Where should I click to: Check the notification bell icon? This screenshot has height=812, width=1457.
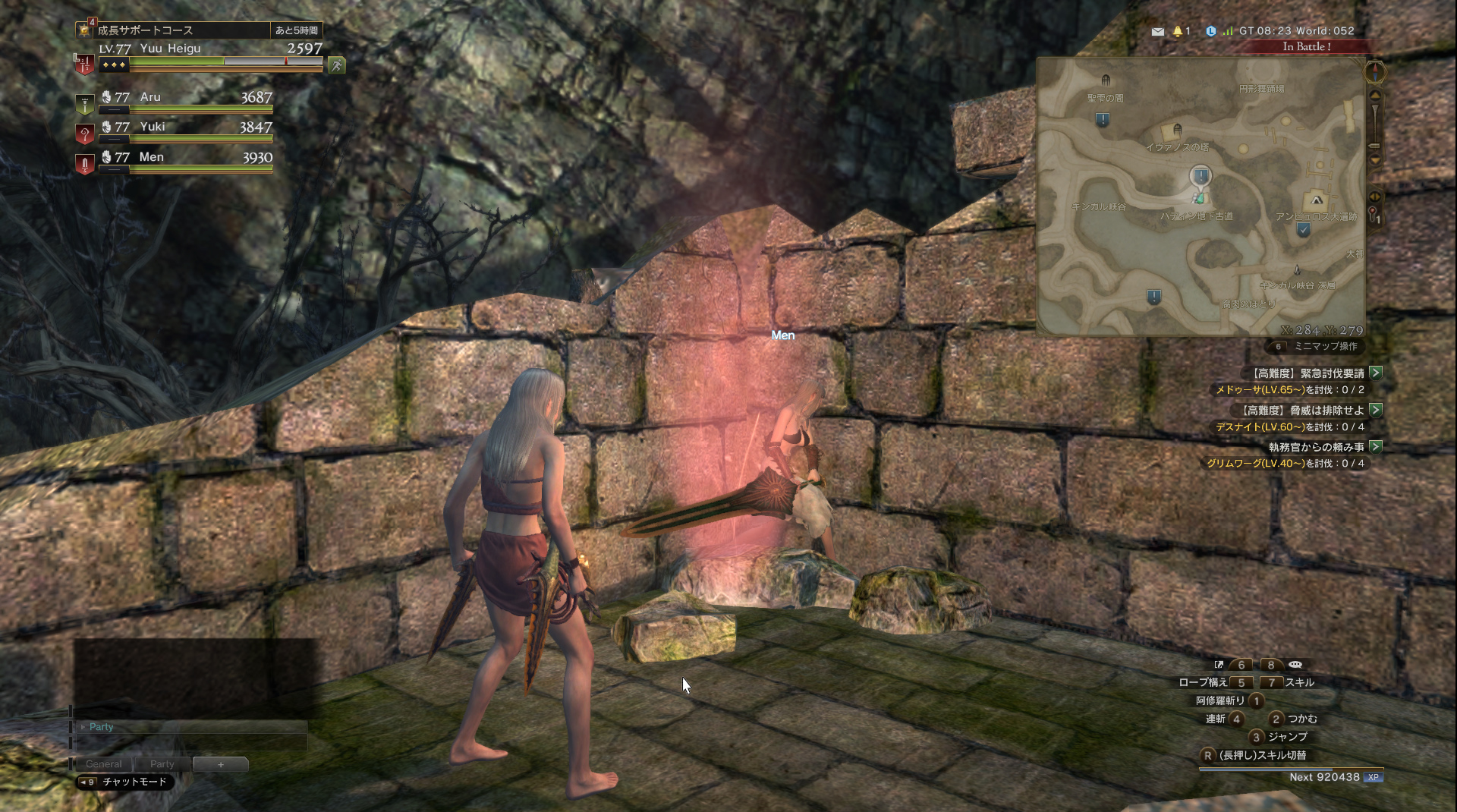[1178, 32]
